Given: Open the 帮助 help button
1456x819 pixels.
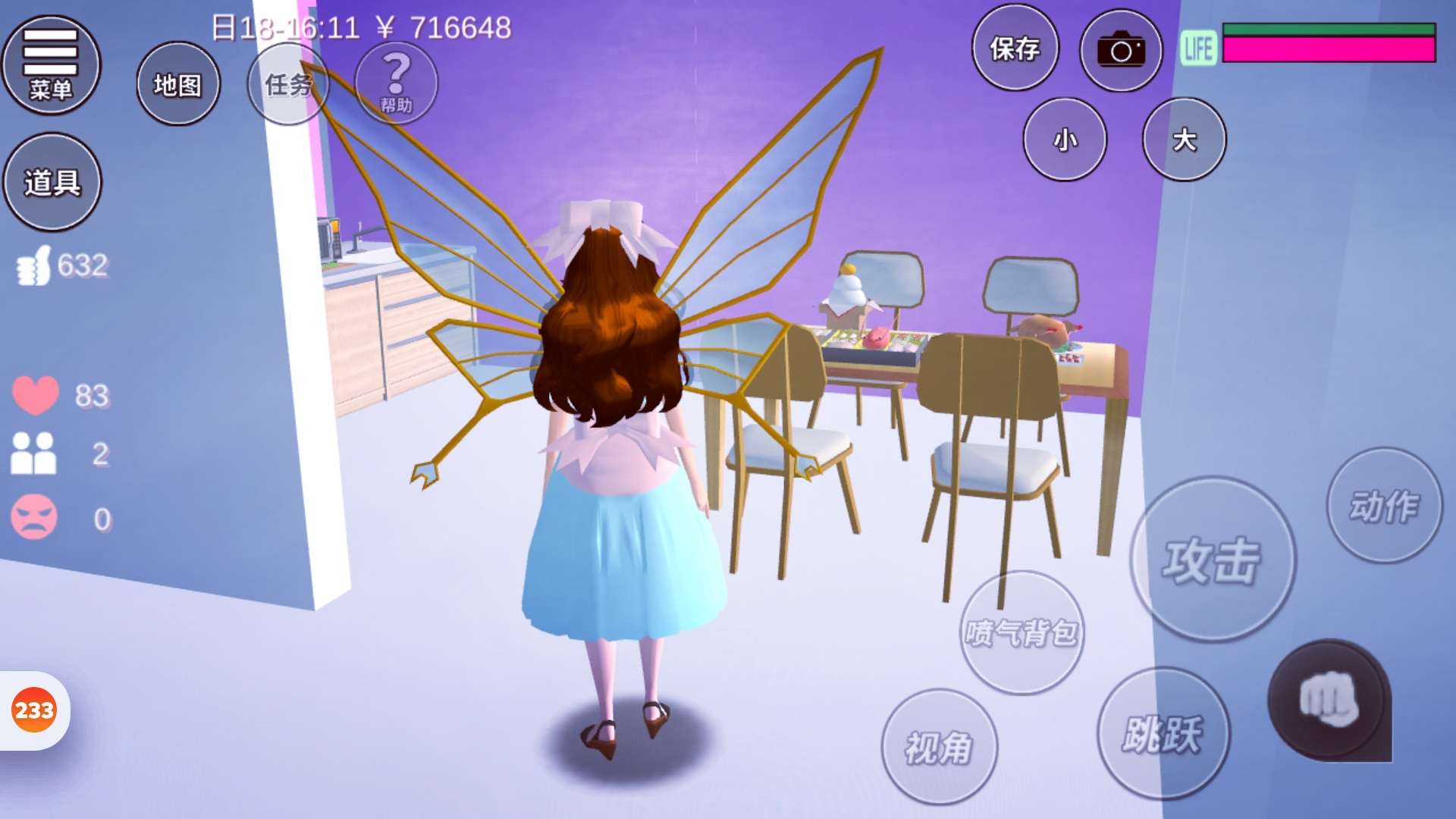Looking at the screenshot, I should 396,83.
